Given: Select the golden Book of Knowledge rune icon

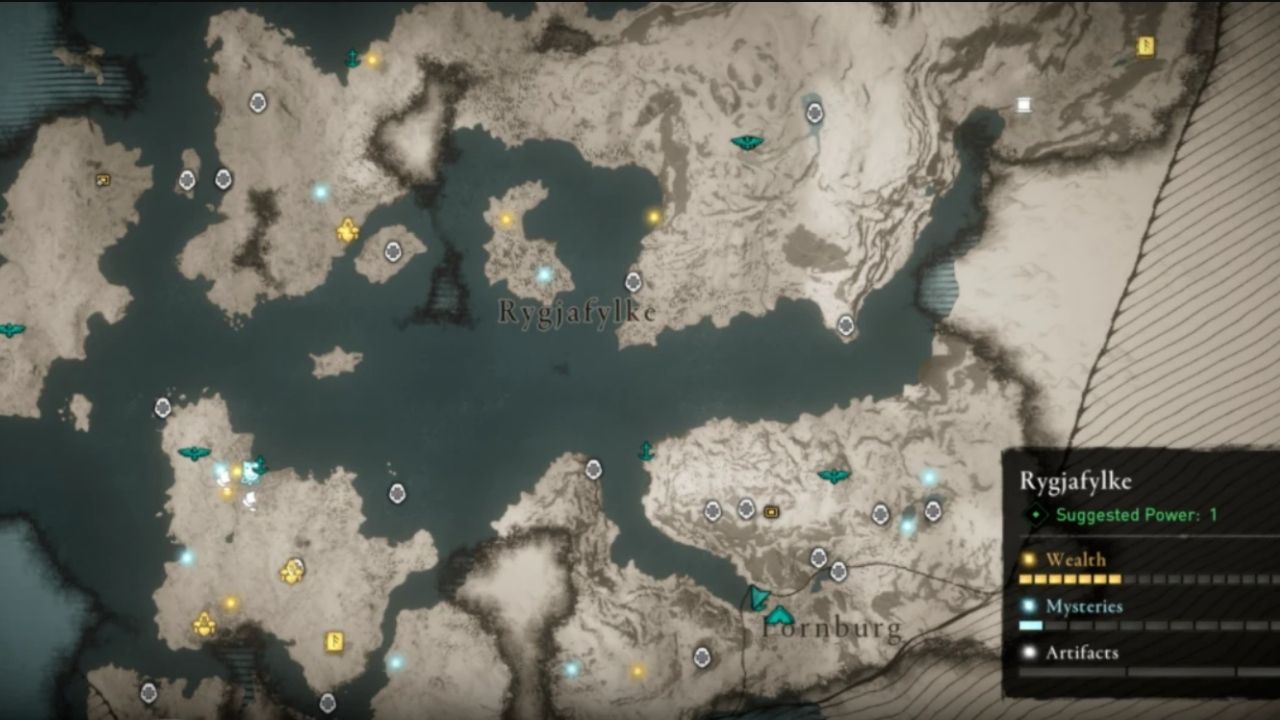Looking at the screenshot, I should point(333,642).
